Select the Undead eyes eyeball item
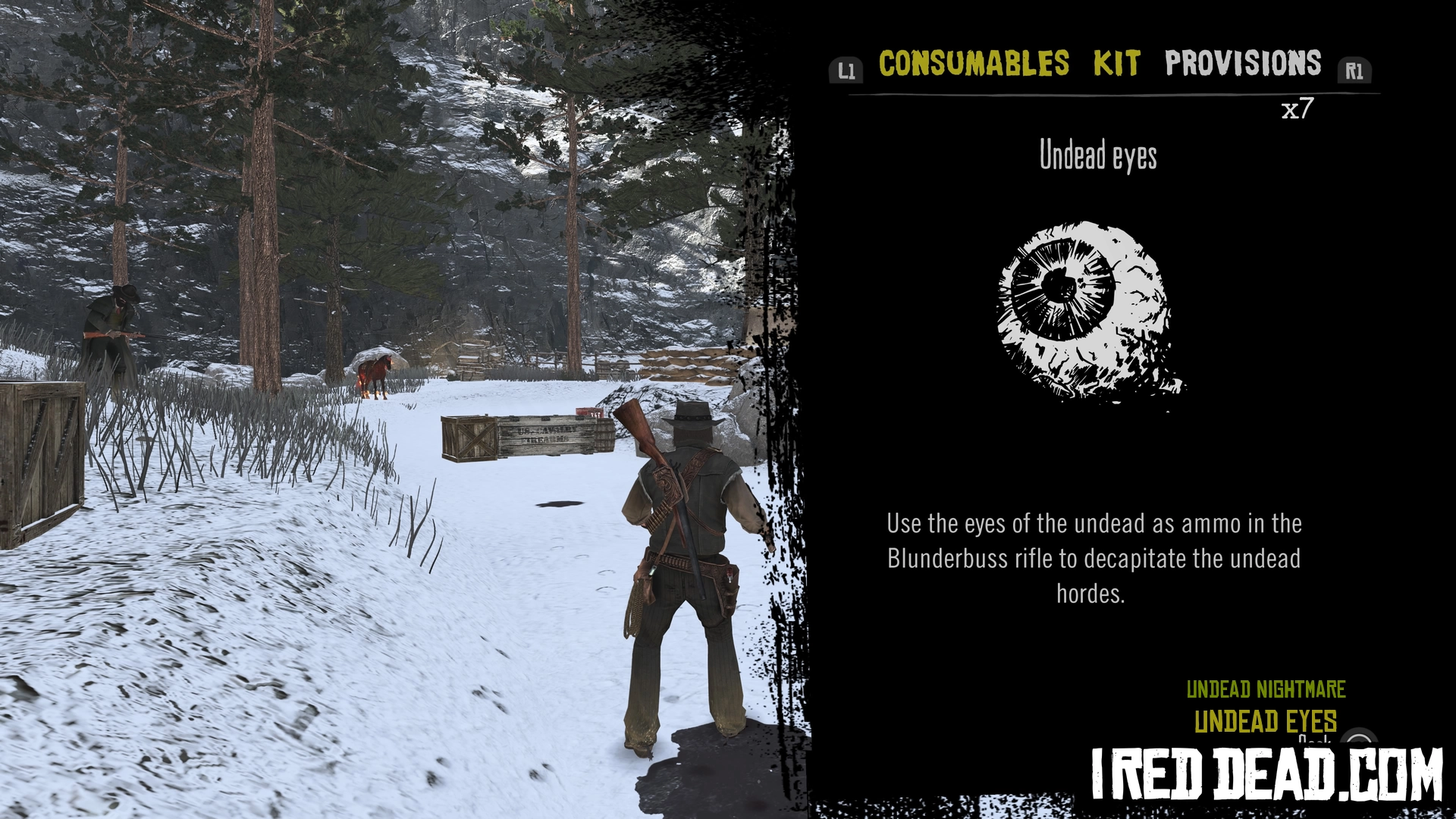This screenshot has height=819, width=1456. (1090, 312)
